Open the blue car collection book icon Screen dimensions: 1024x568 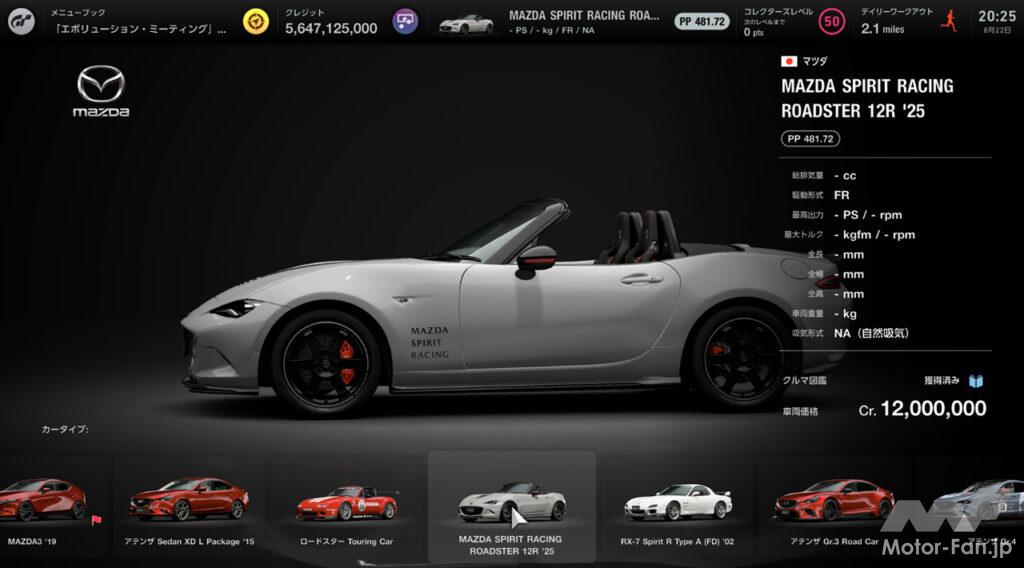(977, 381)
